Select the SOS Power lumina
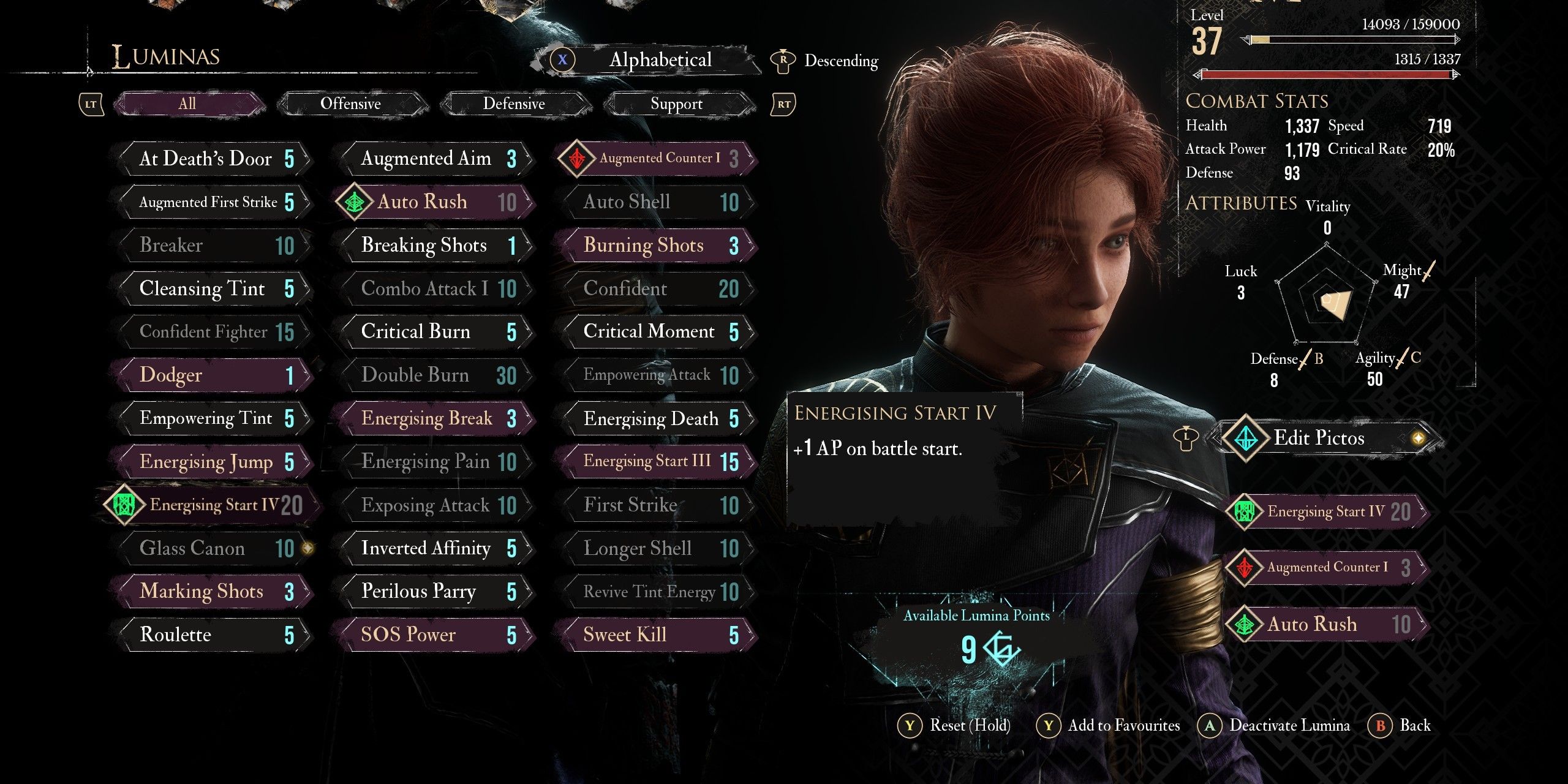Viewport: 1568px width, 784px height. click(x=436, y=635)
